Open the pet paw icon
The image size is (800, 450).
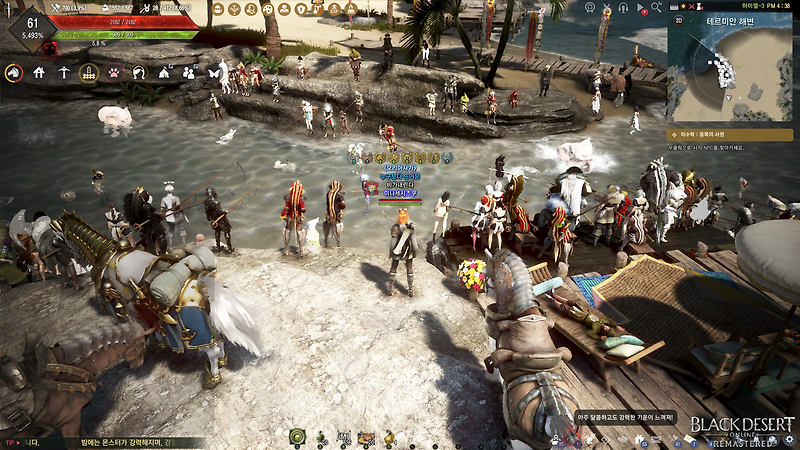coord(114,72)
